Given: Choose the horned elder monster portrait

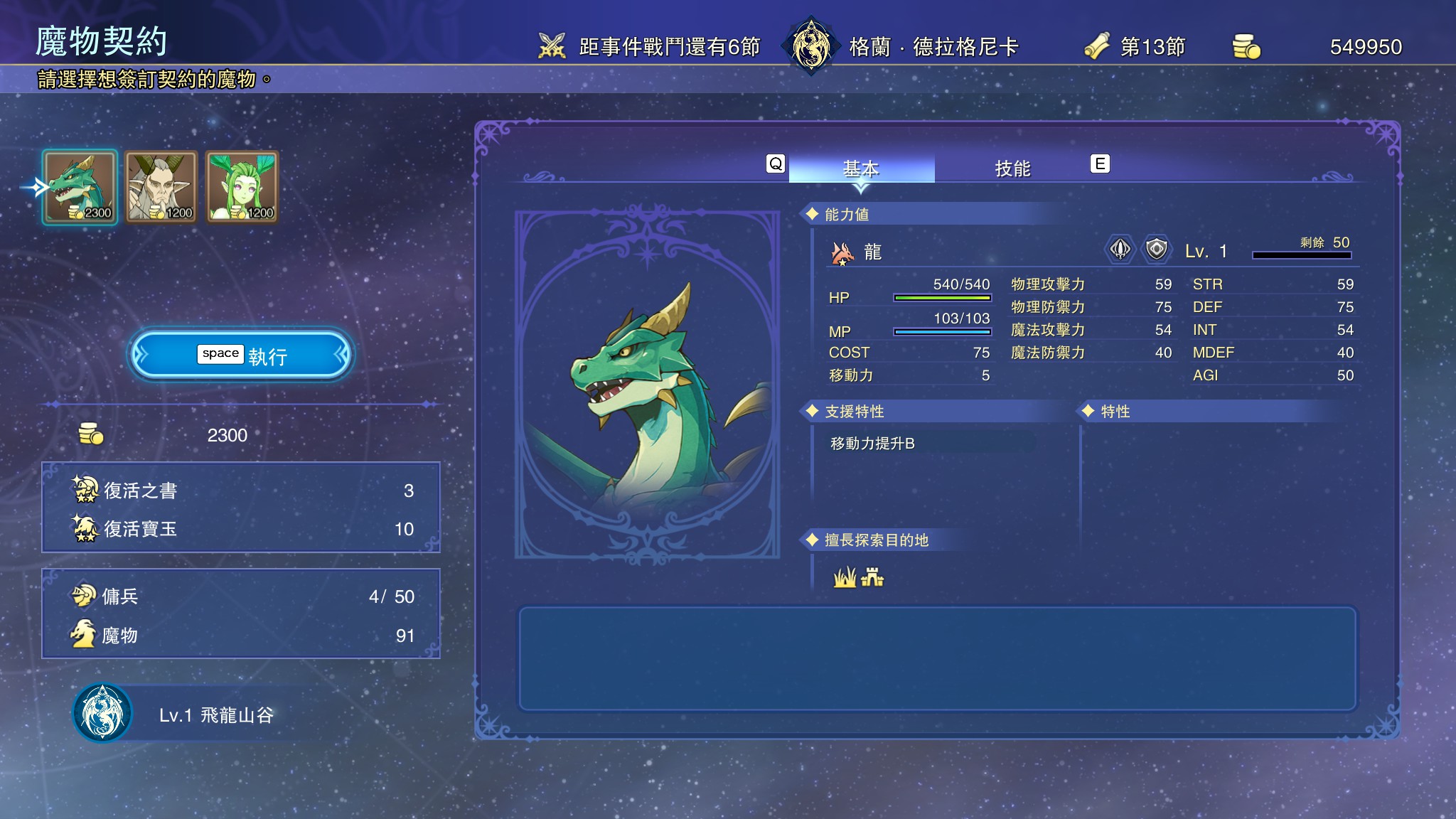Looking at the screenshot, I should point(161,187).
